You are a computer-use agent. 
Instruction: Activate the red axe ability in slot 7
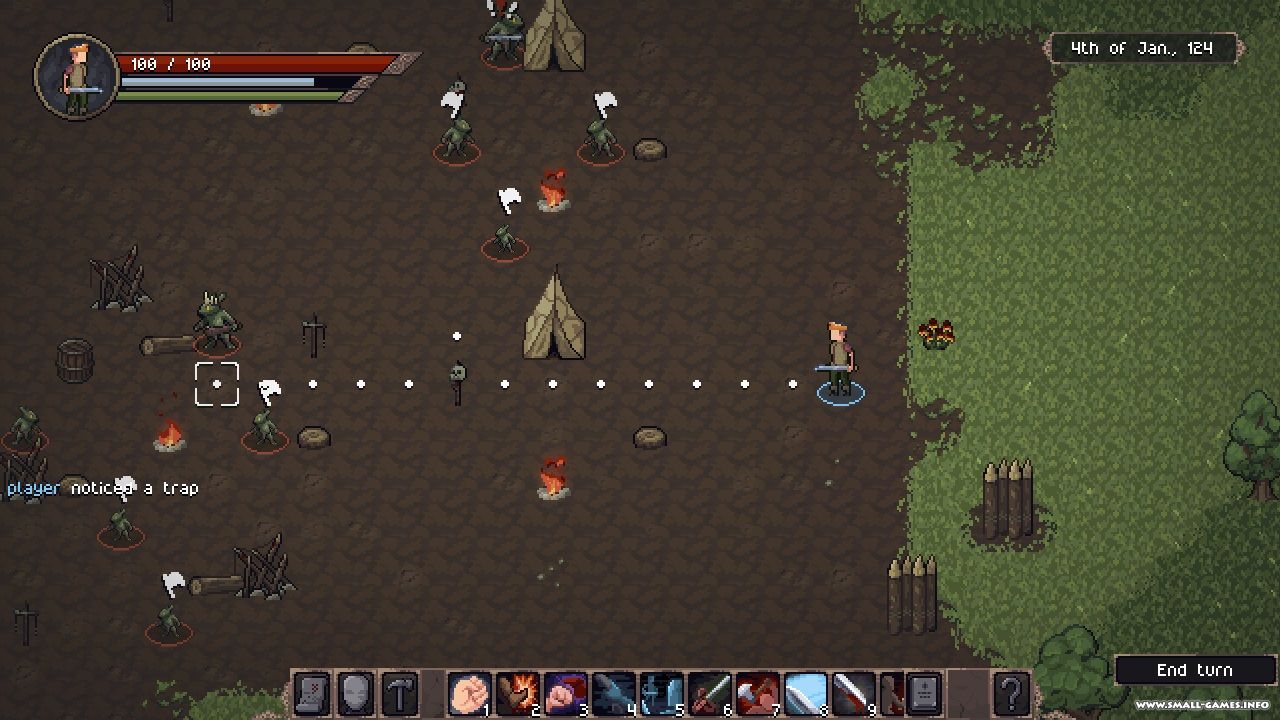pyautogui.click(x=757, y=693)
